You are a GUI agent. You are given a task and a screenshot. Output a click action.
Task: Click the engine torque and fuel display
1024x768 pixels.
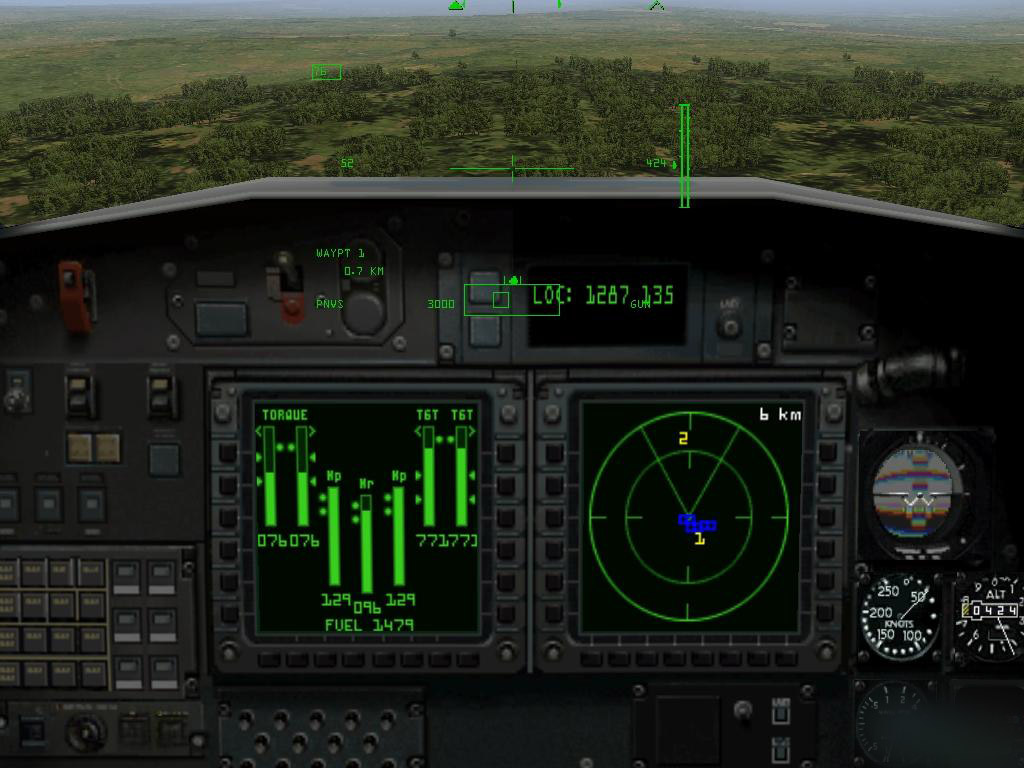pos(365,516)
